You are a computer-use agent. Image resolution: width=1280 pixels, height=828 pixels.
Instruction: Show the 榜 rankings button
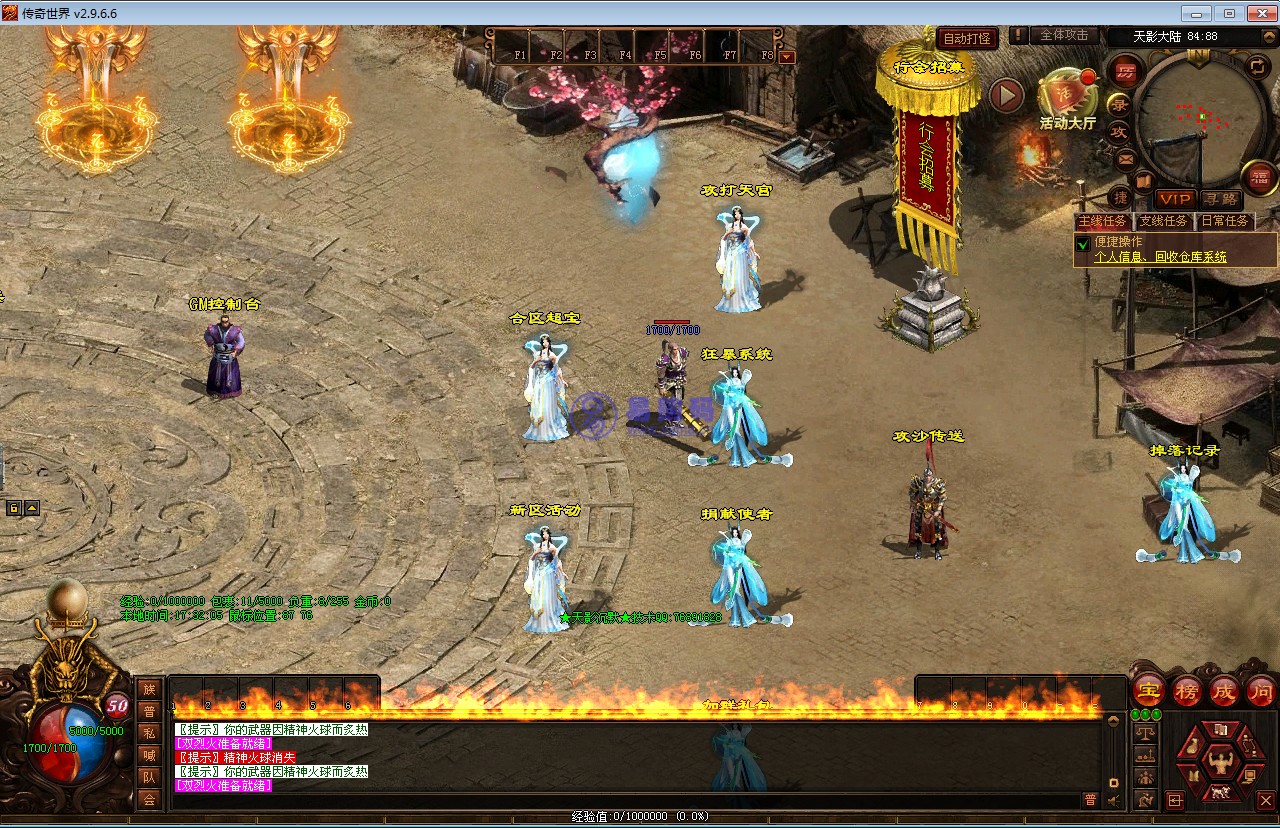(x=1187, y=690)
